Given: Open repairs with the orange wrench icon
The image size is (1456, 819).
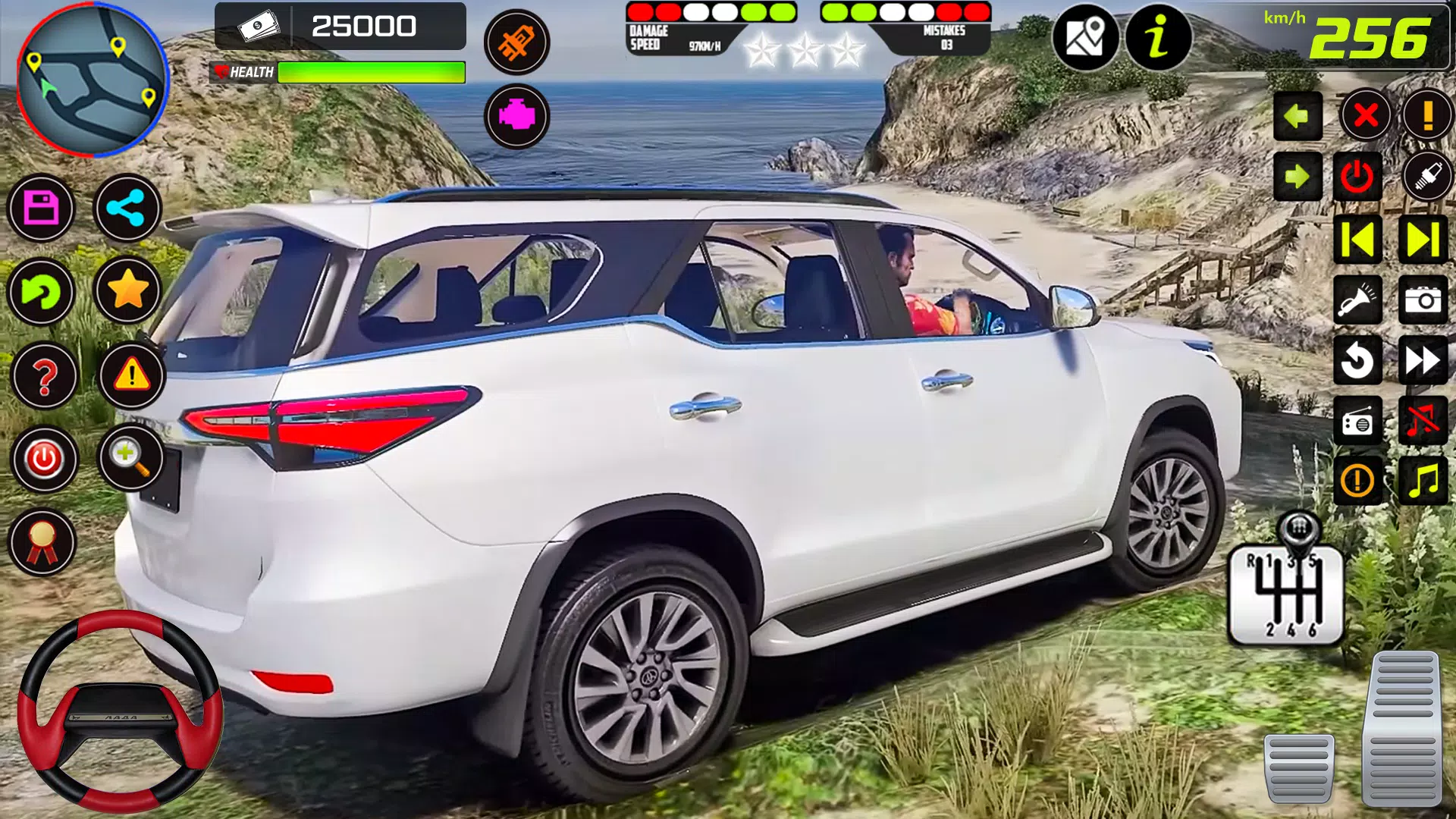Looking at the screenshot, I should 518,42.
